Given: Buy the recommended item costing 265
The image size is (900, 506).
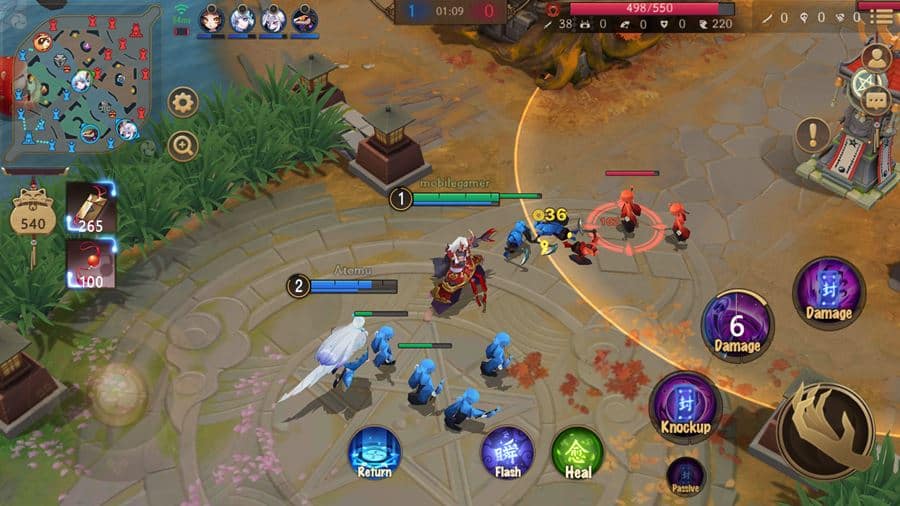Looking at the screenshot, I should [91, 210].
